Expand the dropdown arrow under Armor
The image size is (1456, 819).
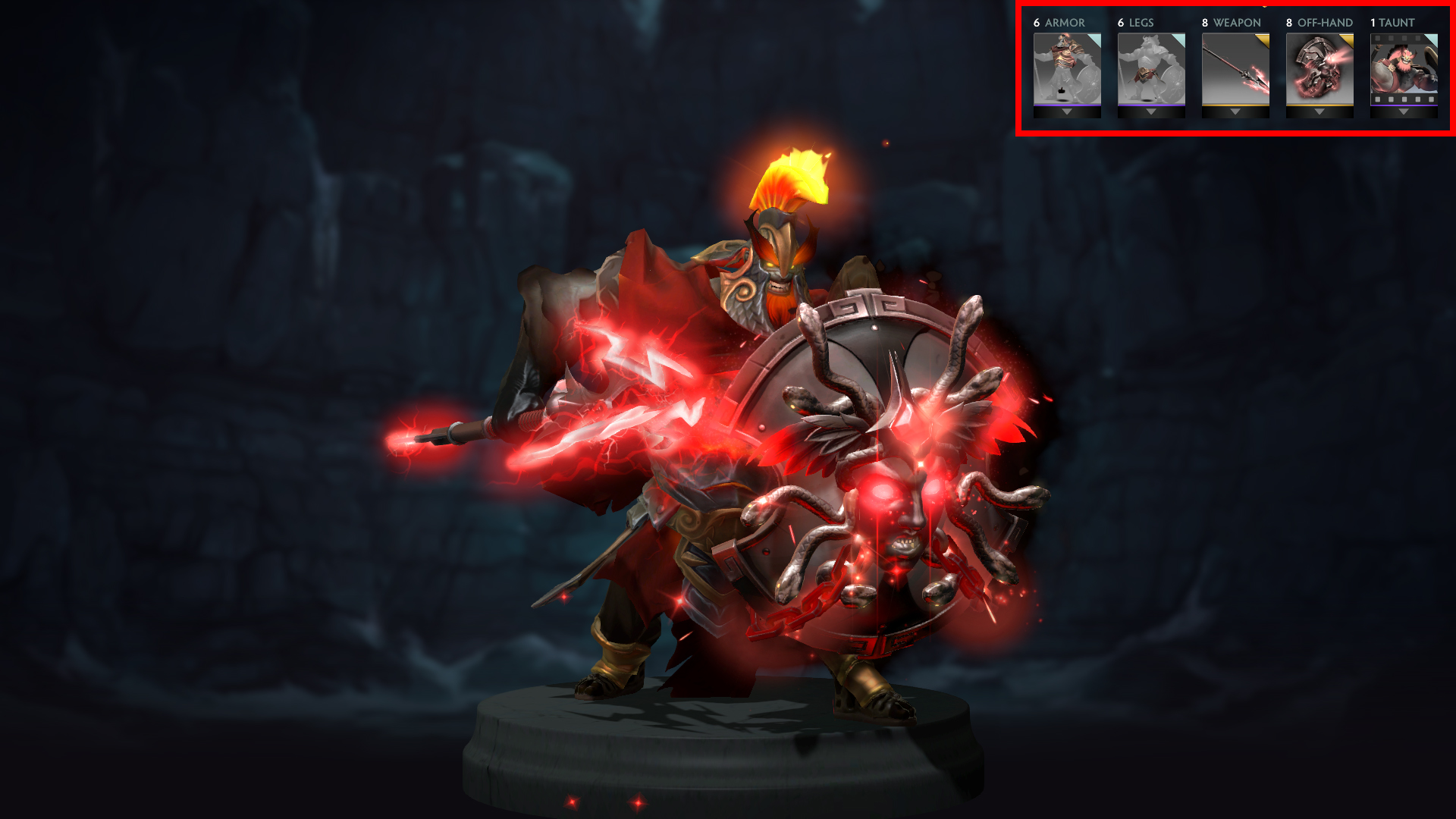coord(1067,112)
